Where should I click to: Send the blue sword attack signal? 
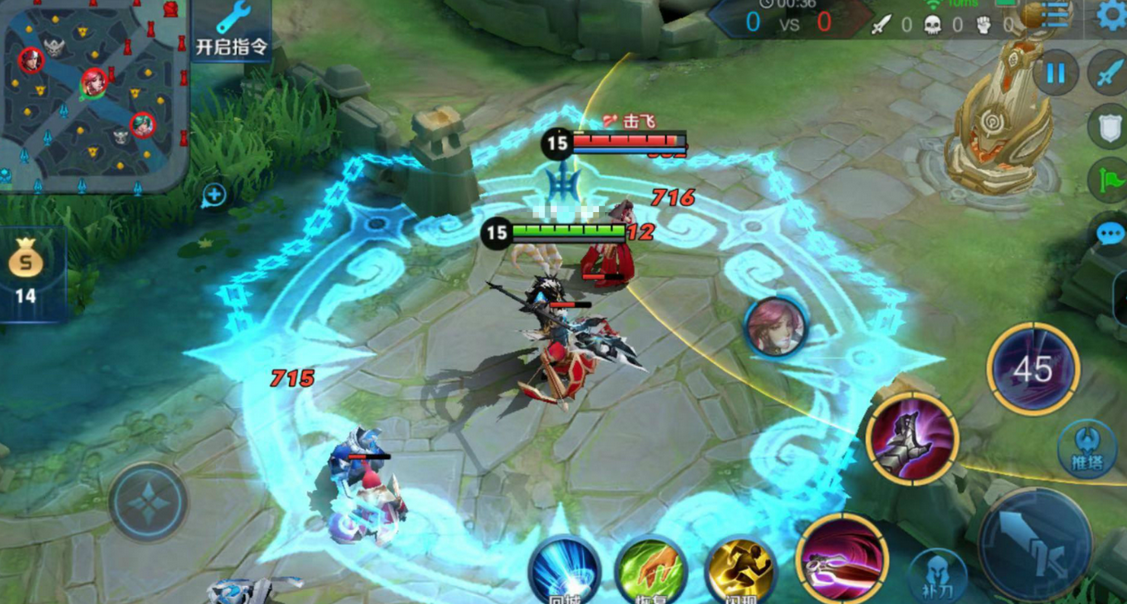[1109, 73]
